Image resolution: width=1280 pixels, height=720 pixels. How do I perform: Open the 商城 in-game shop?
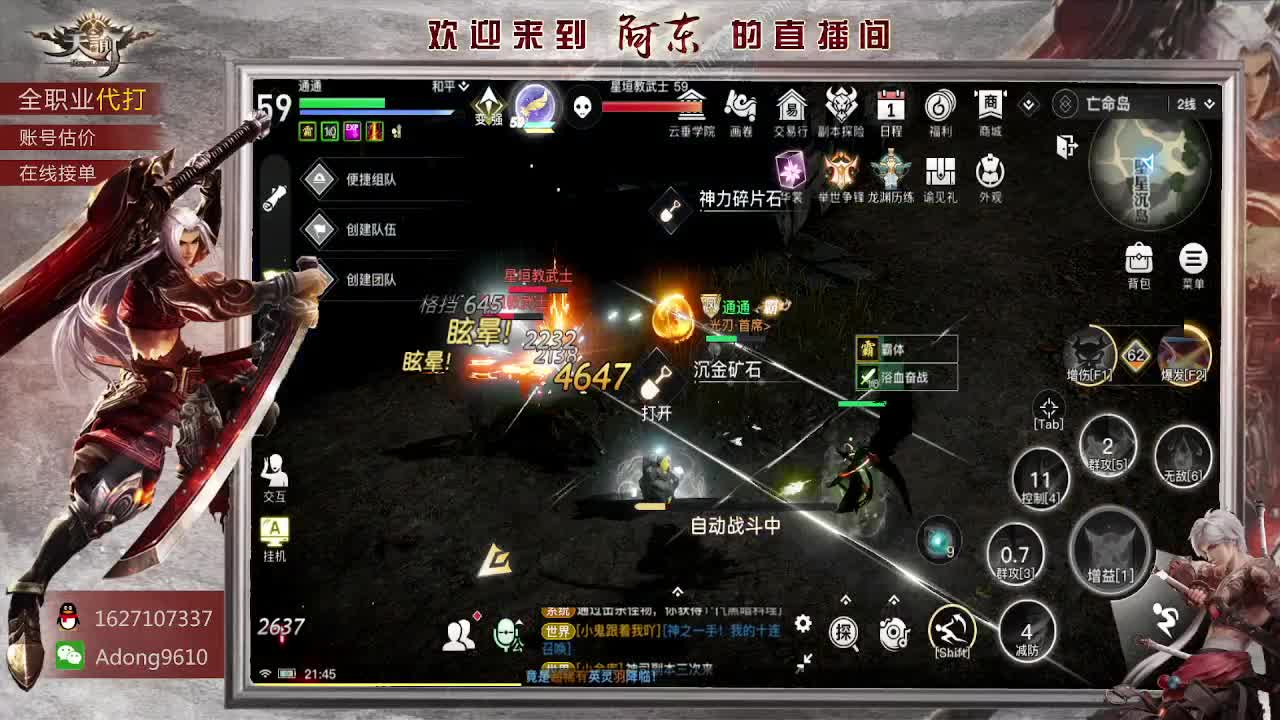989,109
